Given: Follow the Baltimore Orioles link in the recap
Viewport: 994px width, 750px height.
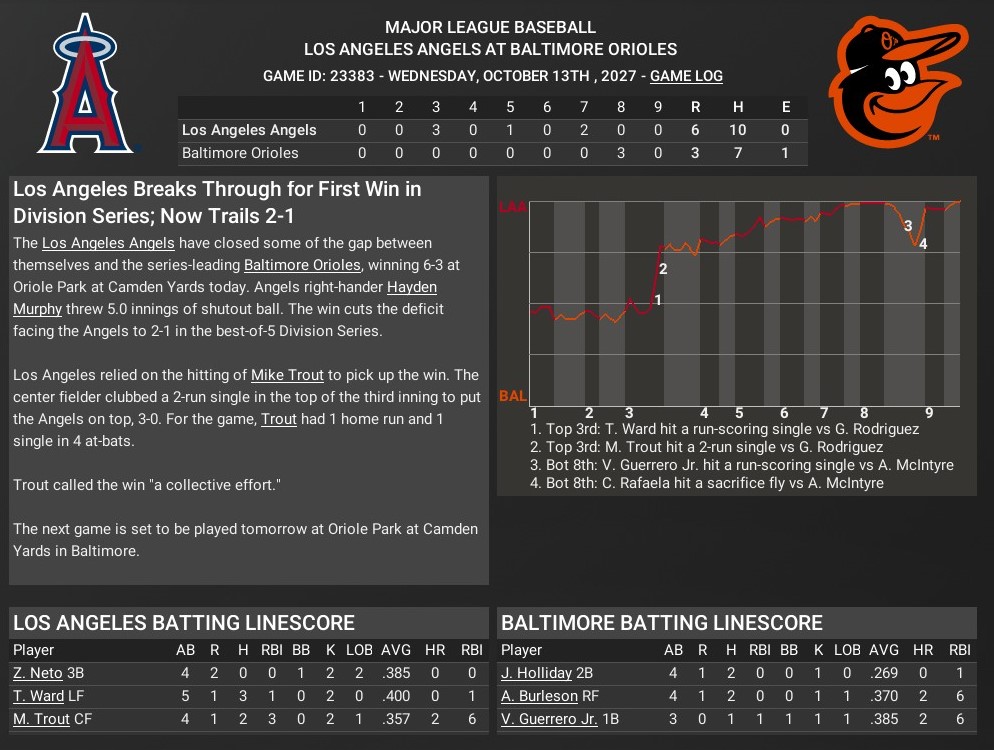Looking at the screenshot, I should point(301,265).
